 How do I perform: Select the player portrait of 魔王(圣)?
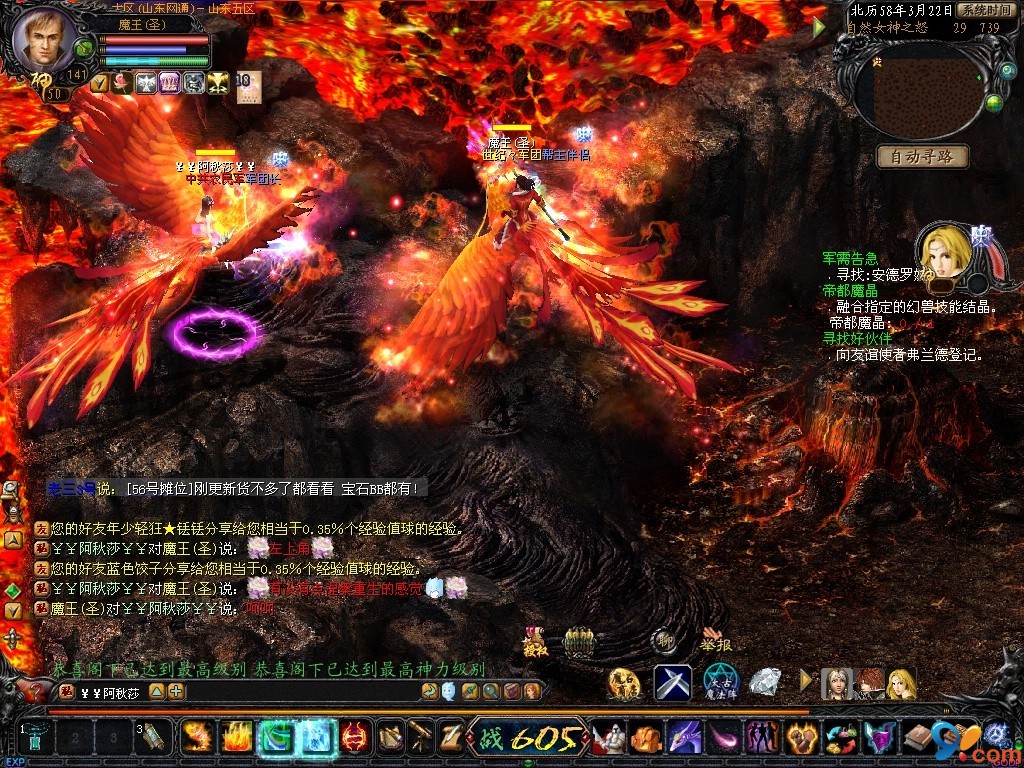point(46,38)
